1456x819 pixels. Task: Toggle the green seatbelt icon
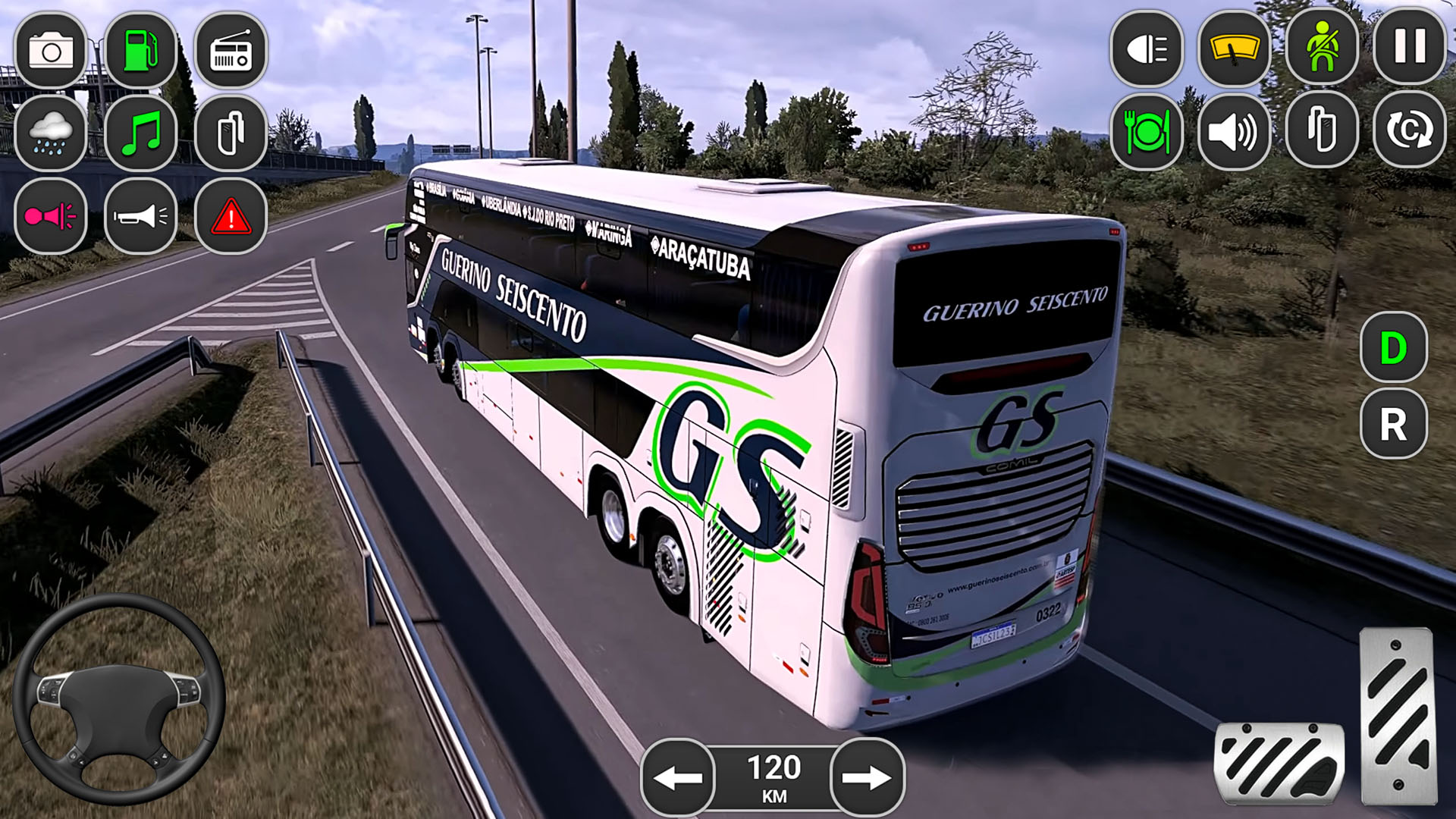(1322, 48)
